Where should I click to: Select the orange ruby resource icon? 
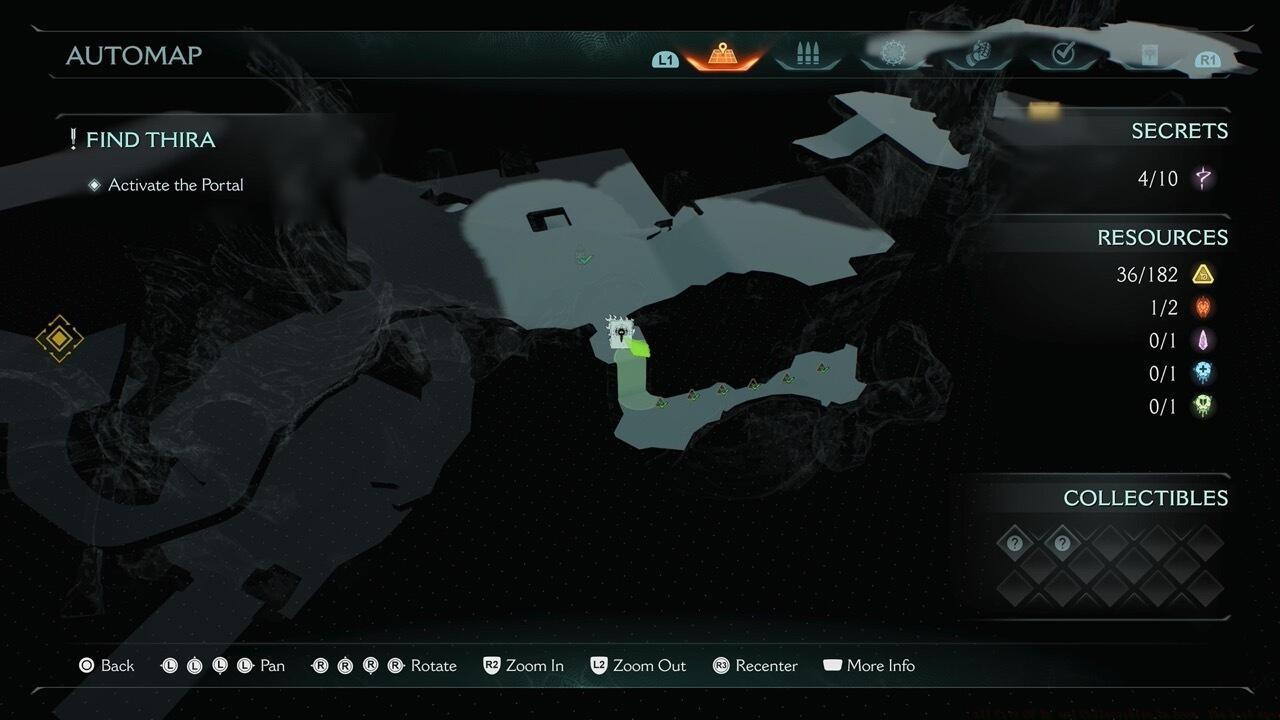click(x=1203, y=308)
